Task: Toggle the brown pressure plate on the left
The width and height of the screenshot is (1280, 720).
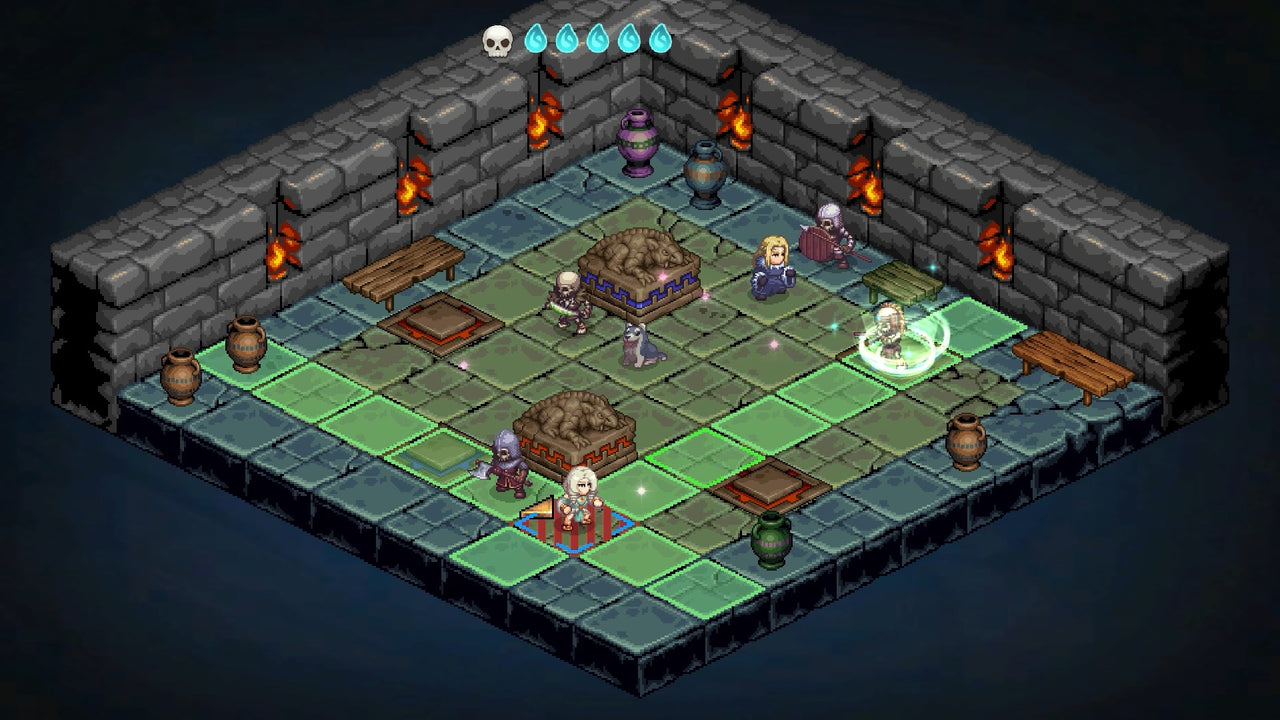Action: click(x=443, y=323)
